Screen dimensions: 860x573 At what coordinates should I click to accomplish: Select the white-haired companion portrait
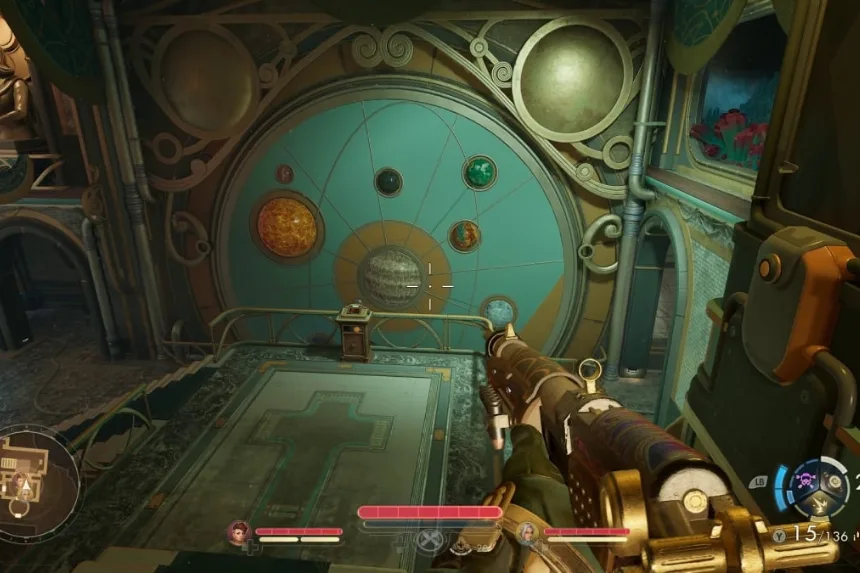coord(527,532)
